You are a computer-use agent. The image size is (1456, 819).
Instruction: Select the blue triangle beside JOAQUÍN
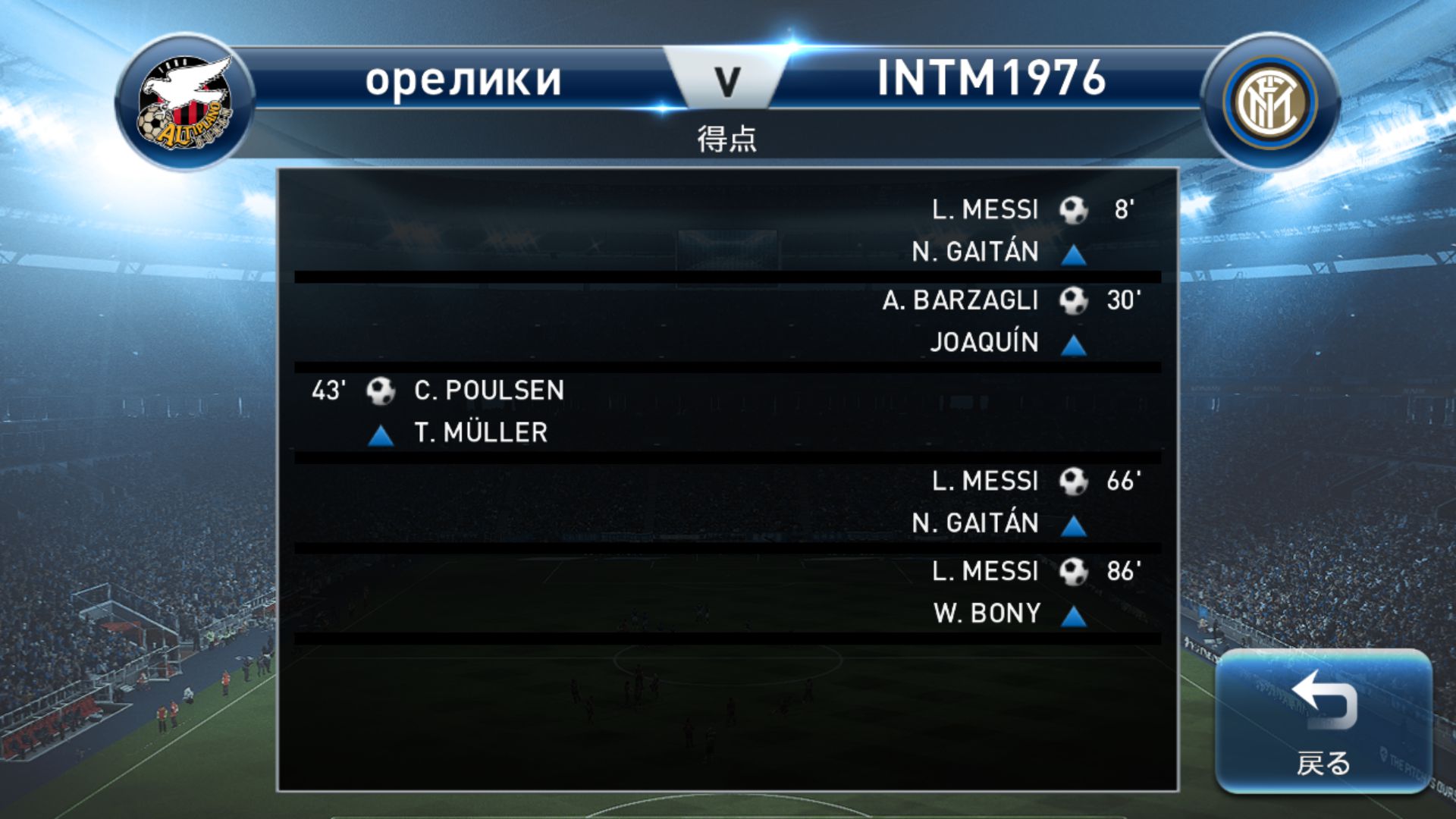click(1074, 345)
